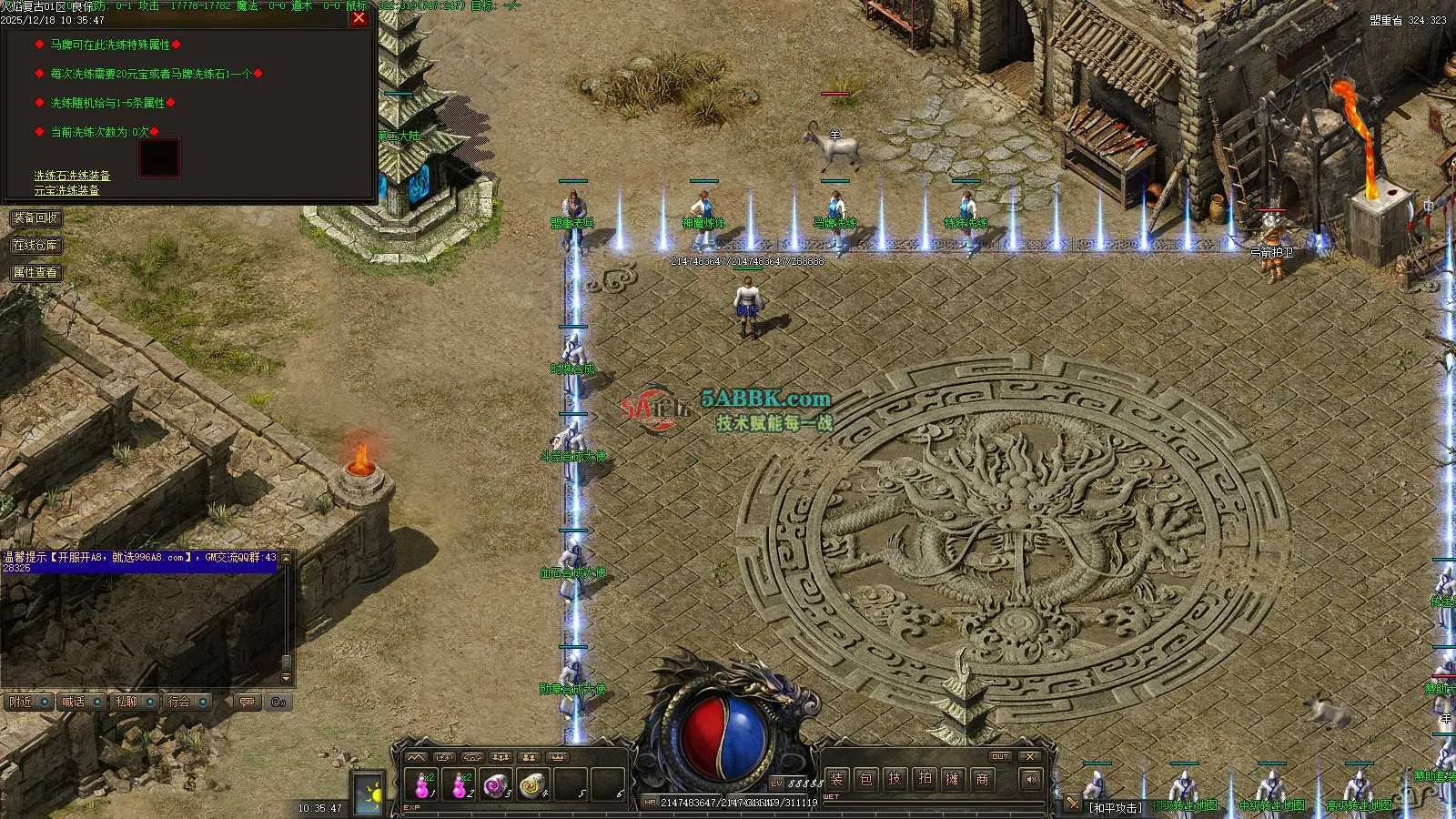Use the yellow swirl scroll in slot 4
The image size is (1456, 819).
coord(531,784)
